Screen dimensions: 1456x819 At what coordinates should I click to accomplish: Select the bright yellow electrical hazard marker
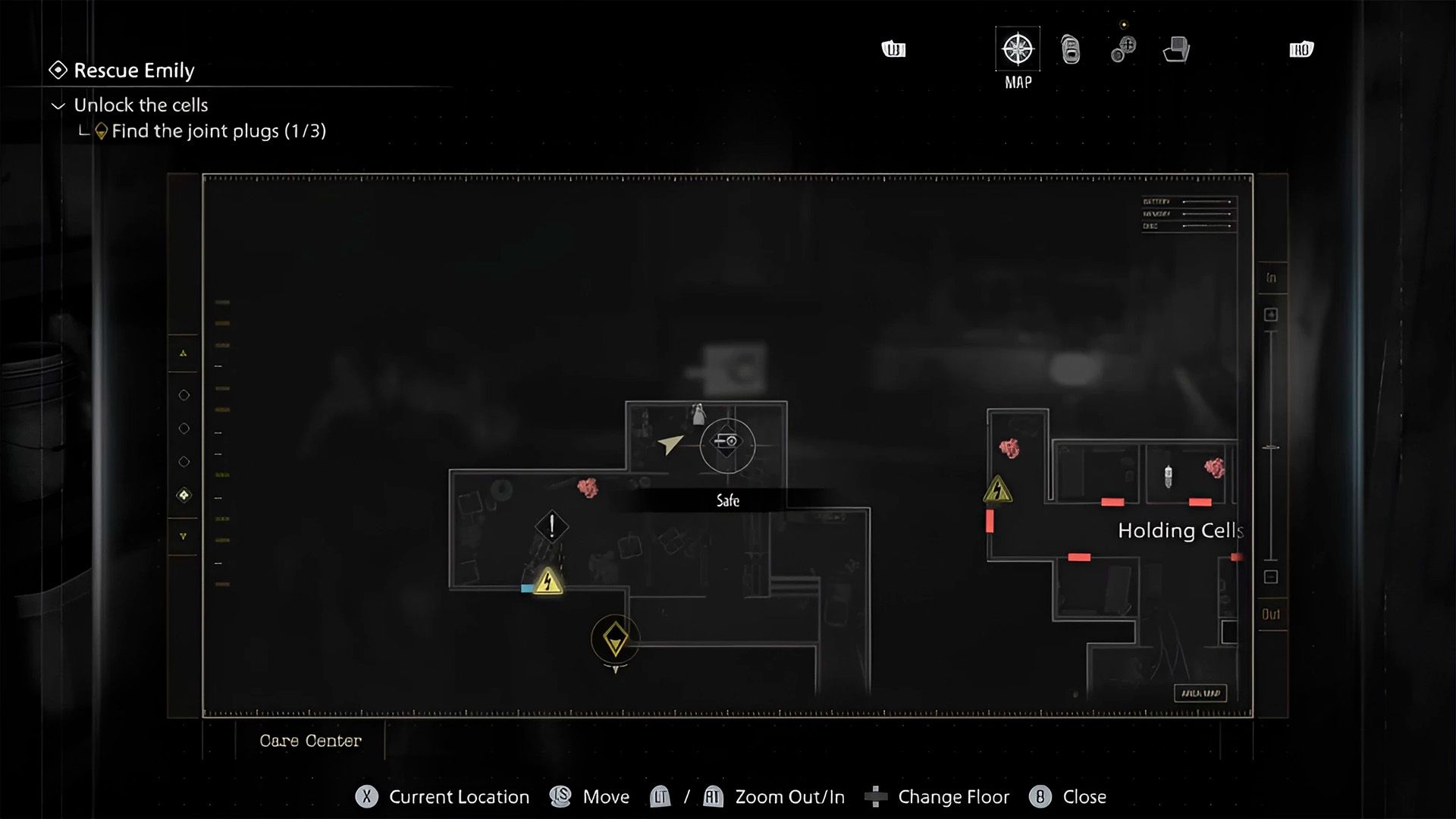click(548, 582)
